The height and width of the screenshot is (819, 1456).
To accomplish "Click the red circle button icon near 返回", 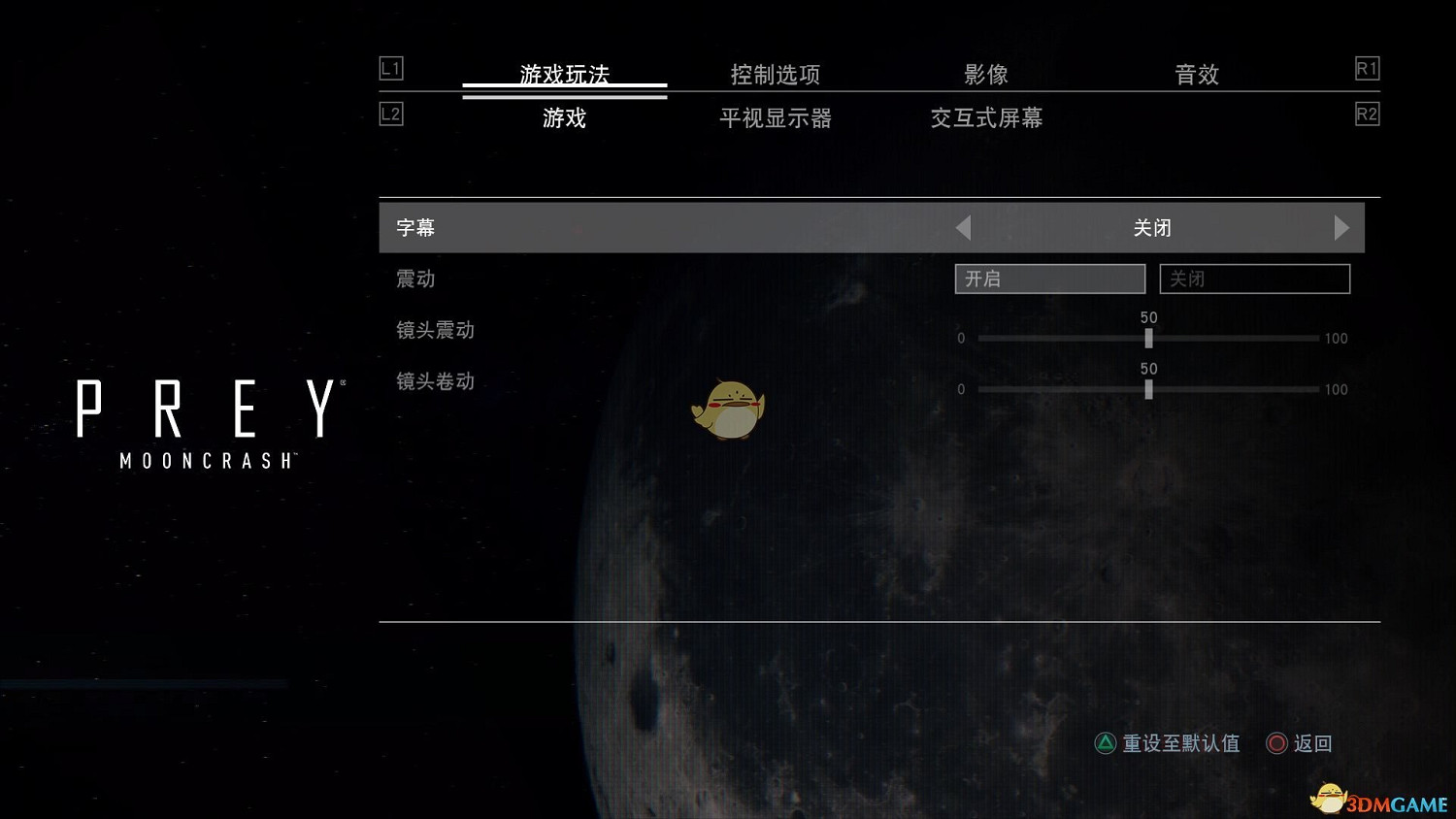I will click(1277, 743).
